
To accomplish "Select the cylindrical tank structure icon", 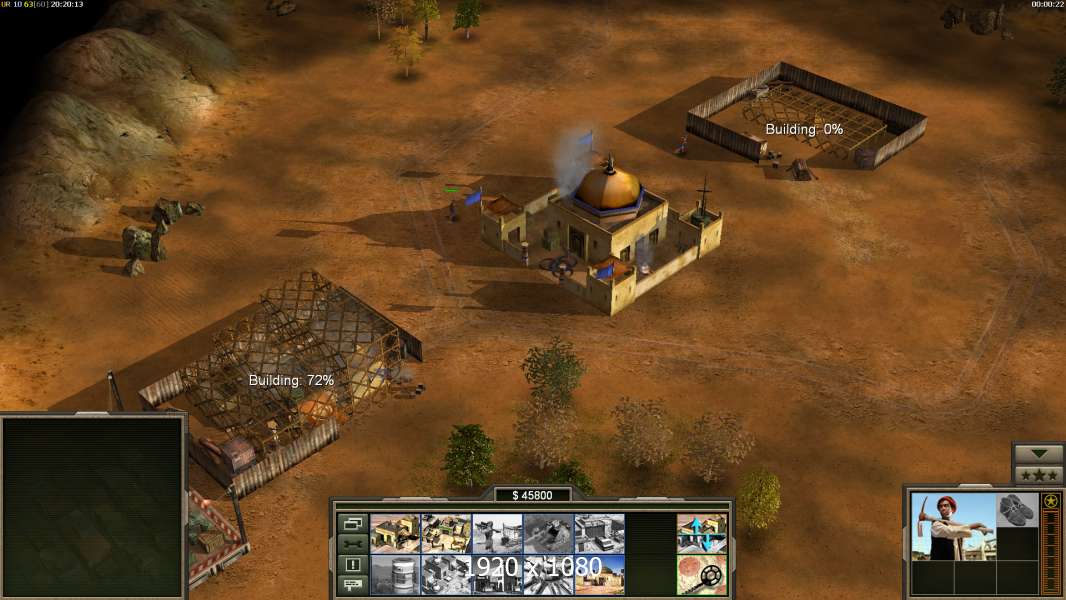I will coord(395,575).
